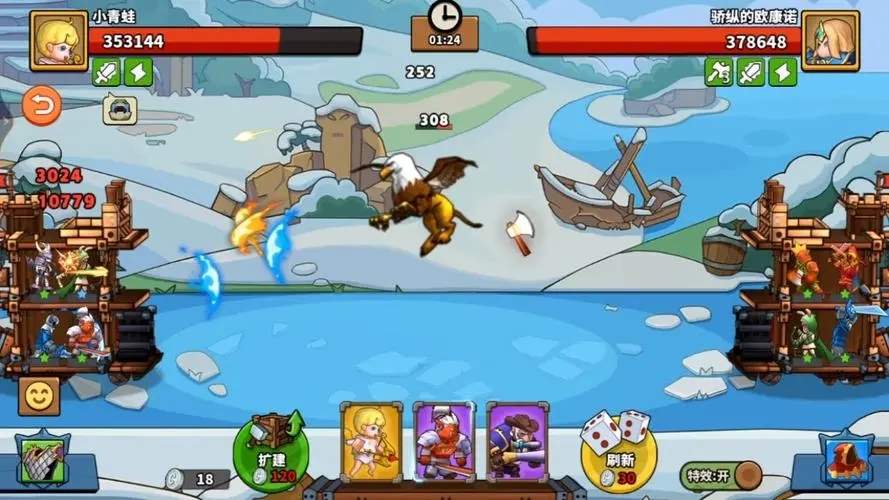Select the bottom-left chainmail shield icon

pos(42,462)
